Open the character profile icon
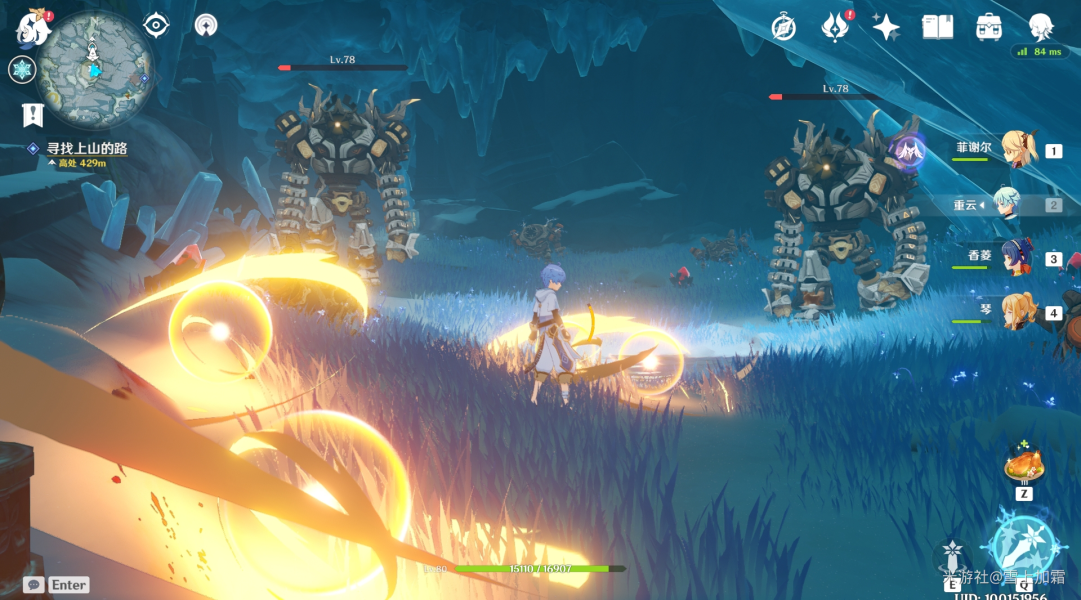 (1041, 27)
